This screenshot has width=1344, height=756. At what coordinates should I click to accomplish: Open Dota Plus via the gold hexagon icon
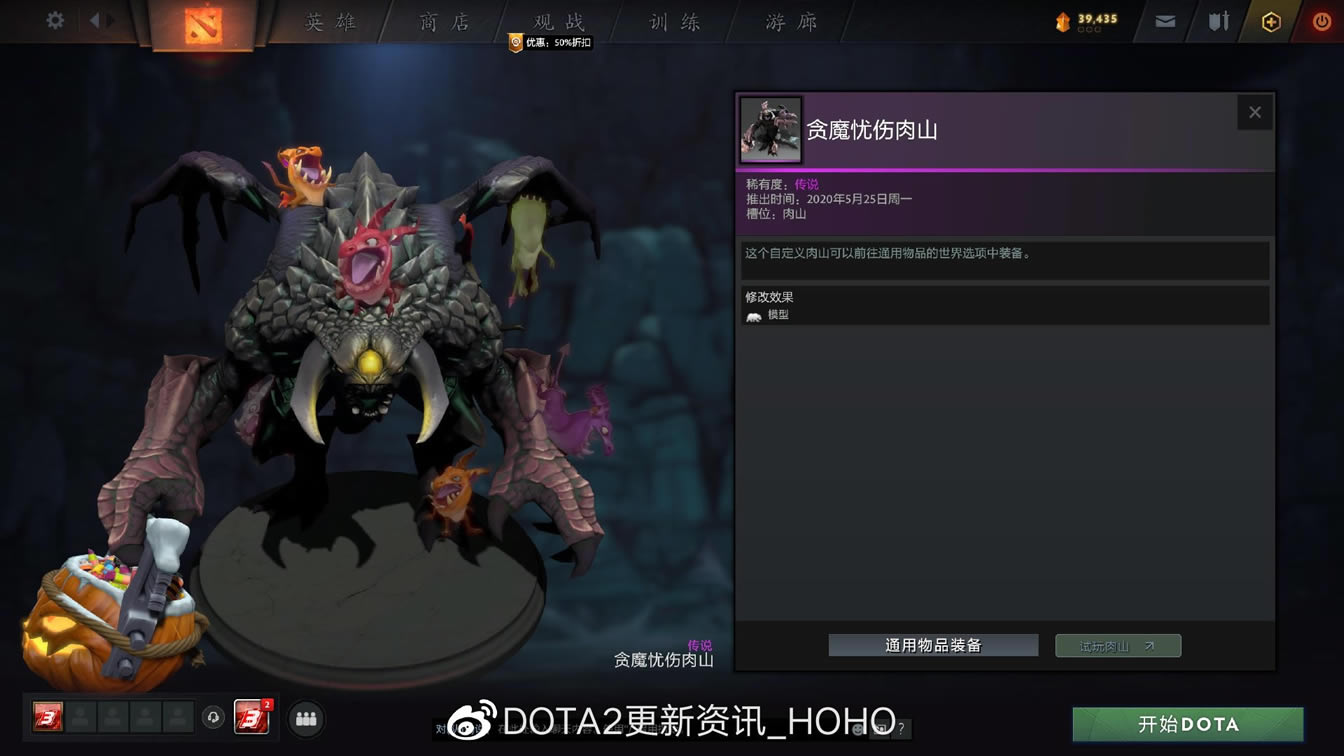tap(1270, 19)
